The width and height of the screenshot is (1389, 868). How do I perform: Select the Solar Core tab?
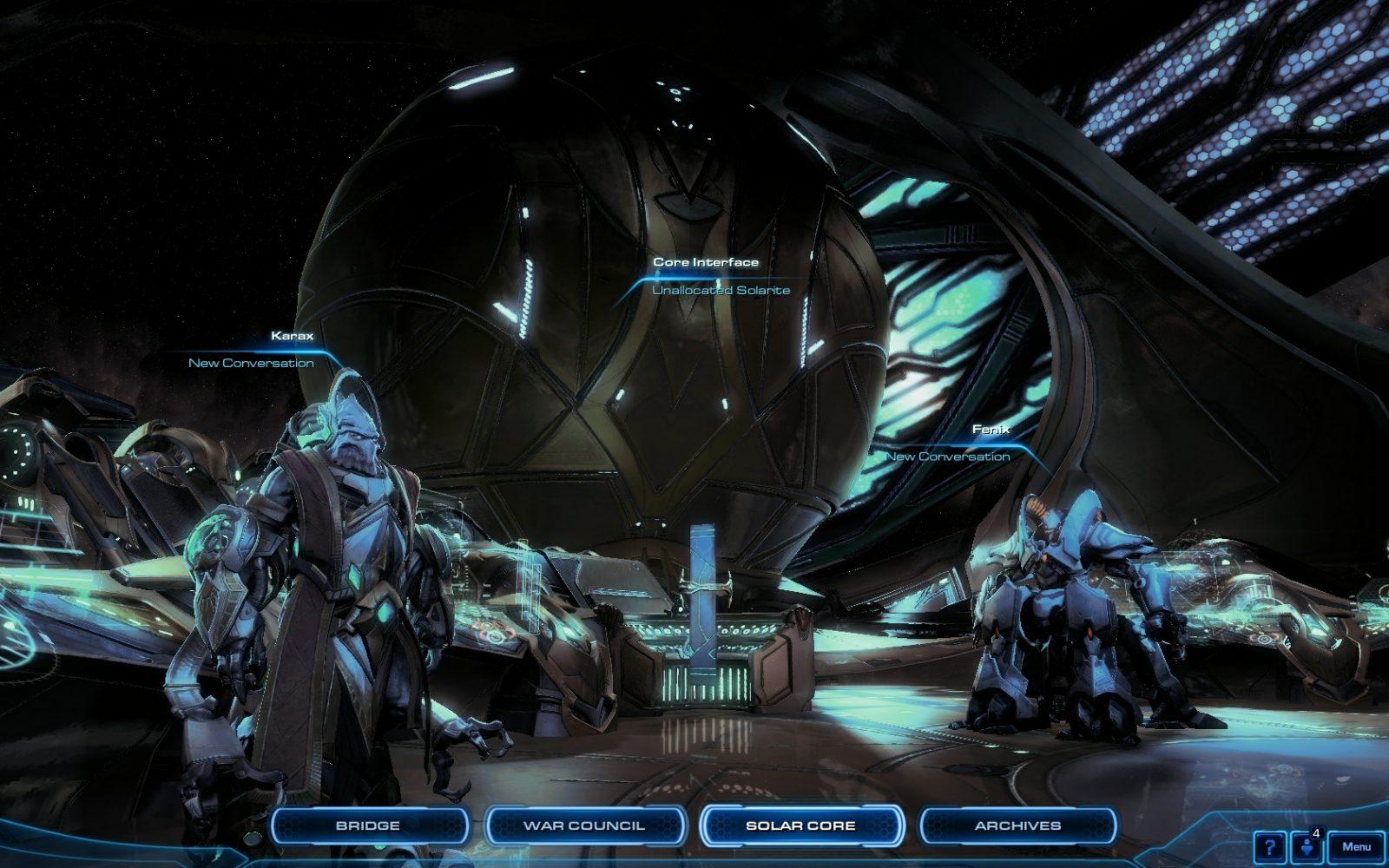coord(800,825)
